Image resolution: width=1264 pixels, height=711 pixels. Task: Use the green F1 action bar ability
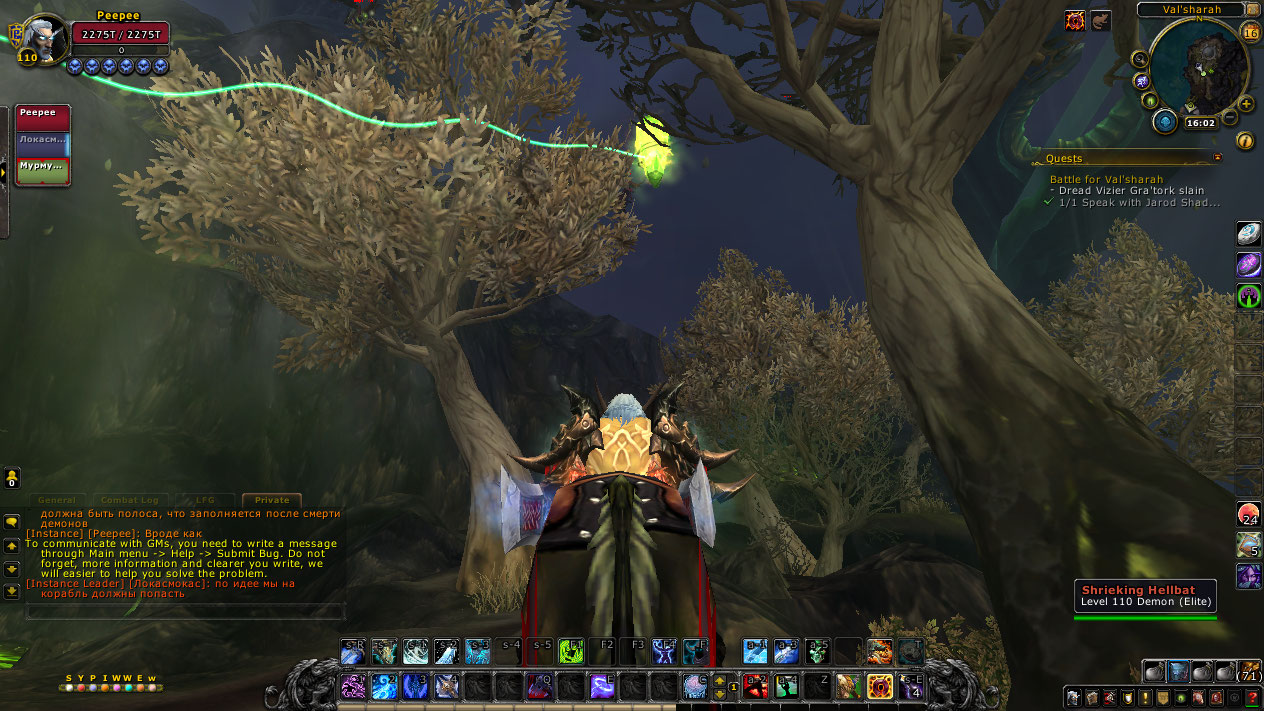571,652
